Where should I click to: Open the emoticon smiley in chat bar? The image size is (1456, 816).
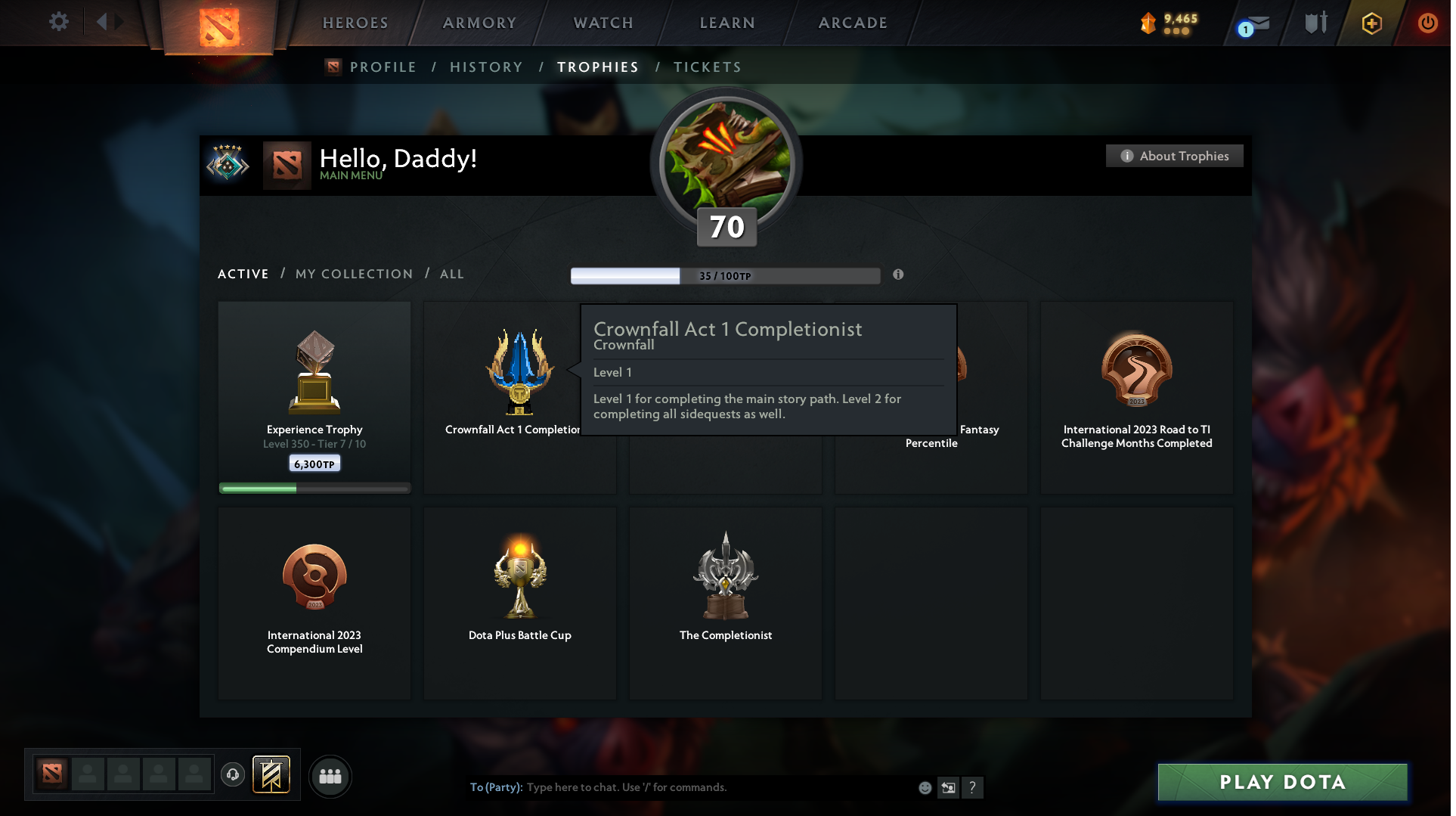[x=925, y=787]
